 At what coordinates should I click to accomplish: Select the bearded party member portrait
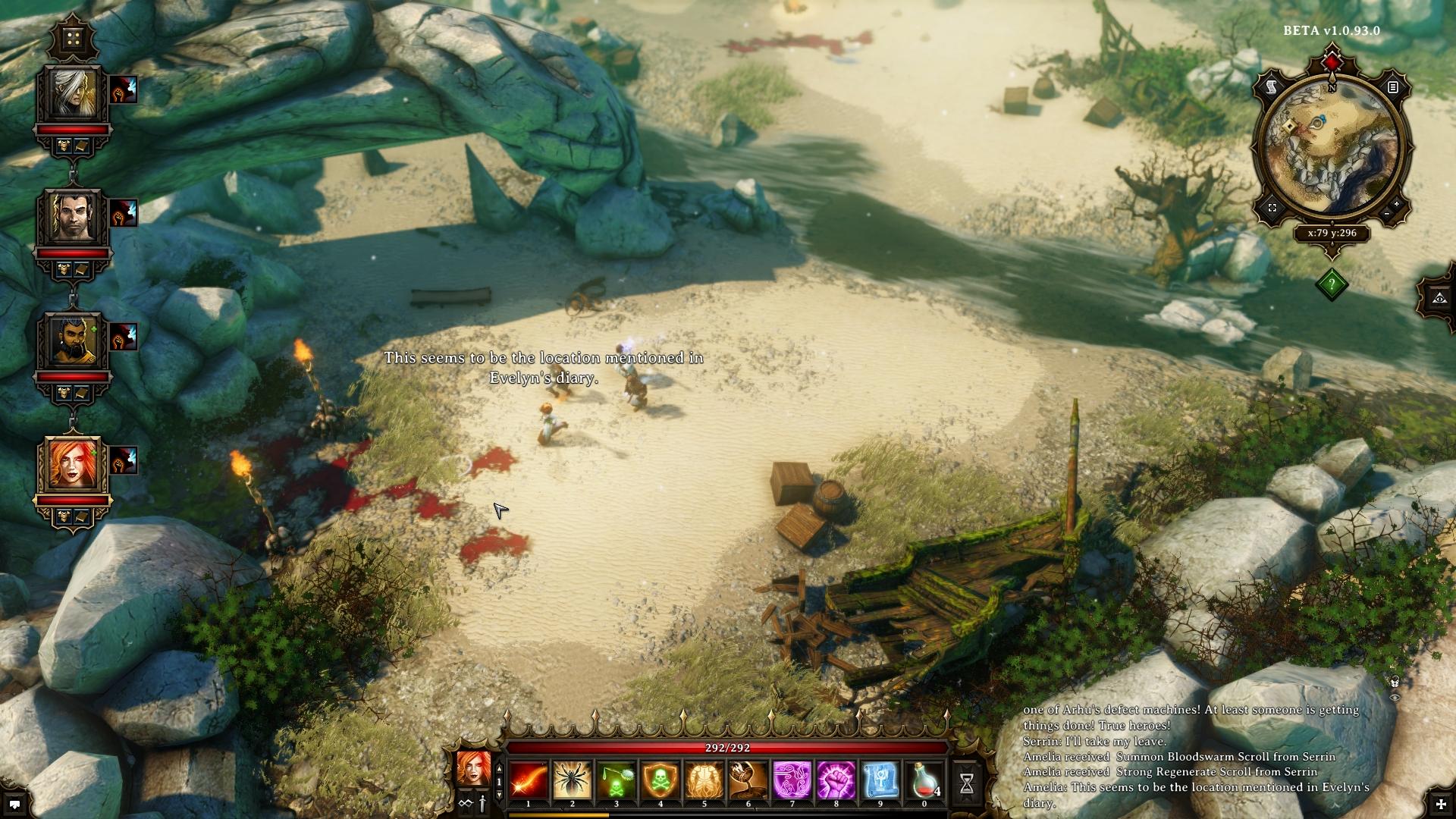[74, 341]
